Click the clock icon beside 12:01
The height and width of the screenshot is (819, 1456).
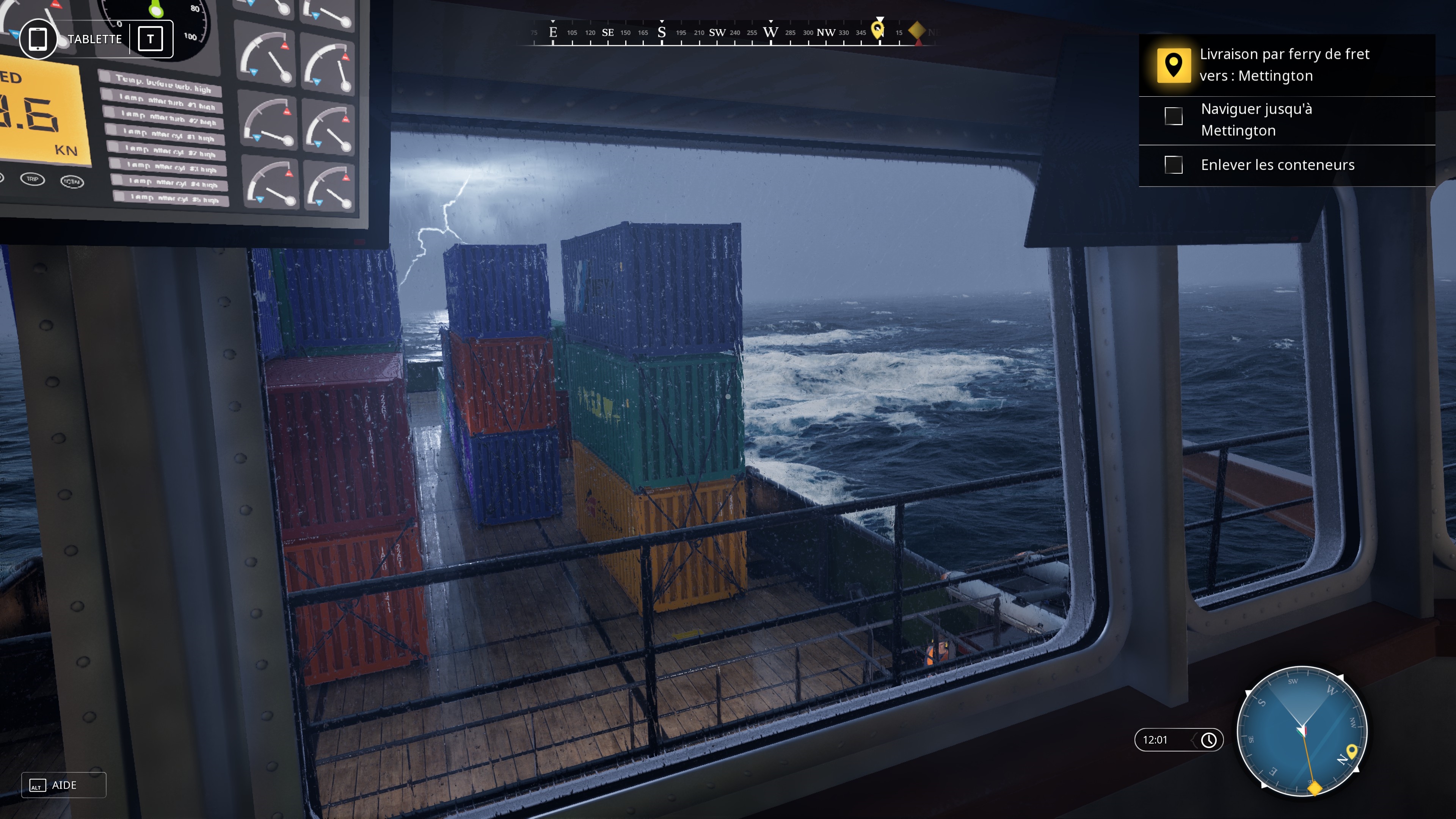click(1208, 741)
